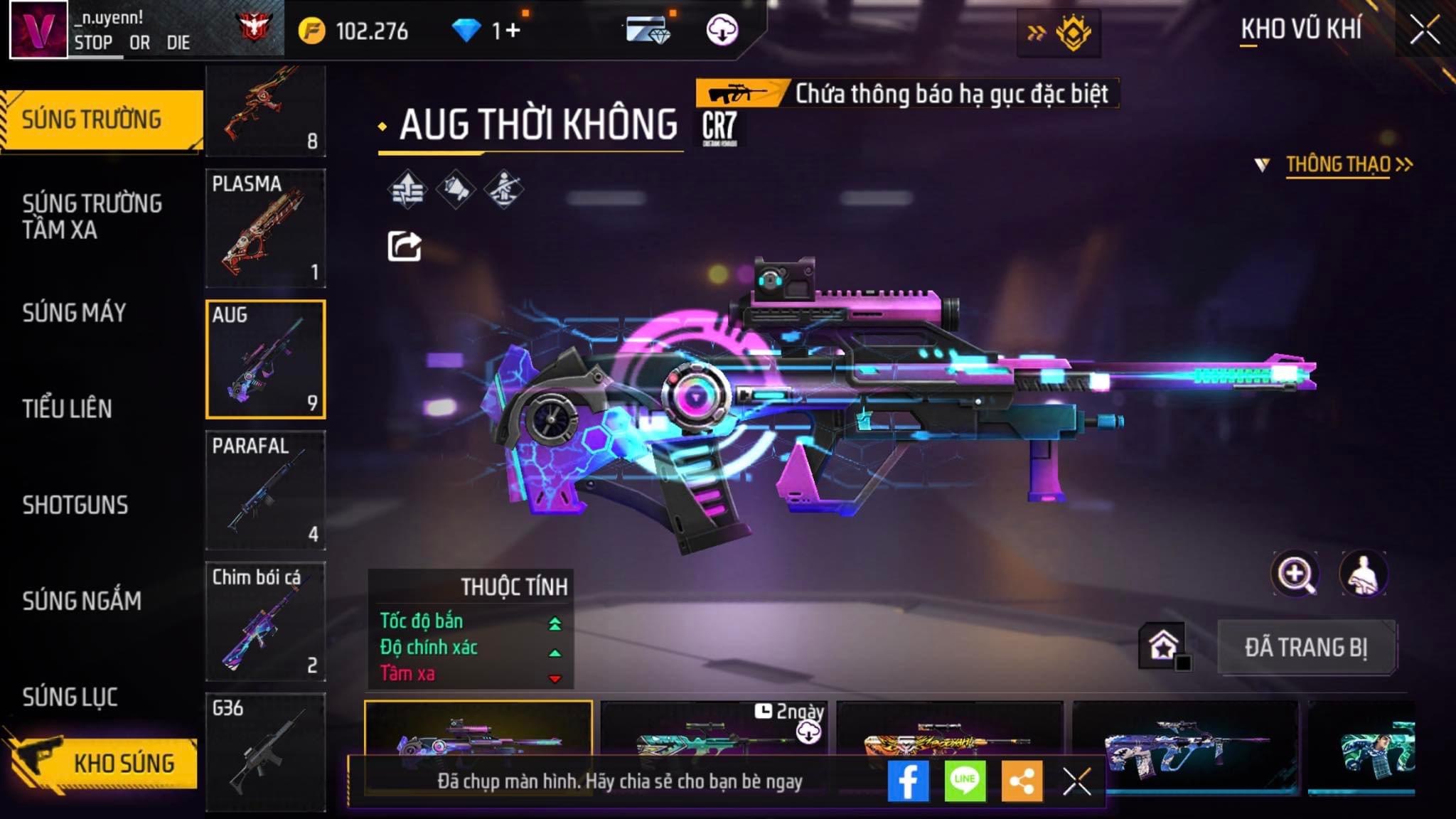
Task: Share screenshot via LINE
Action: click(965, 781)
